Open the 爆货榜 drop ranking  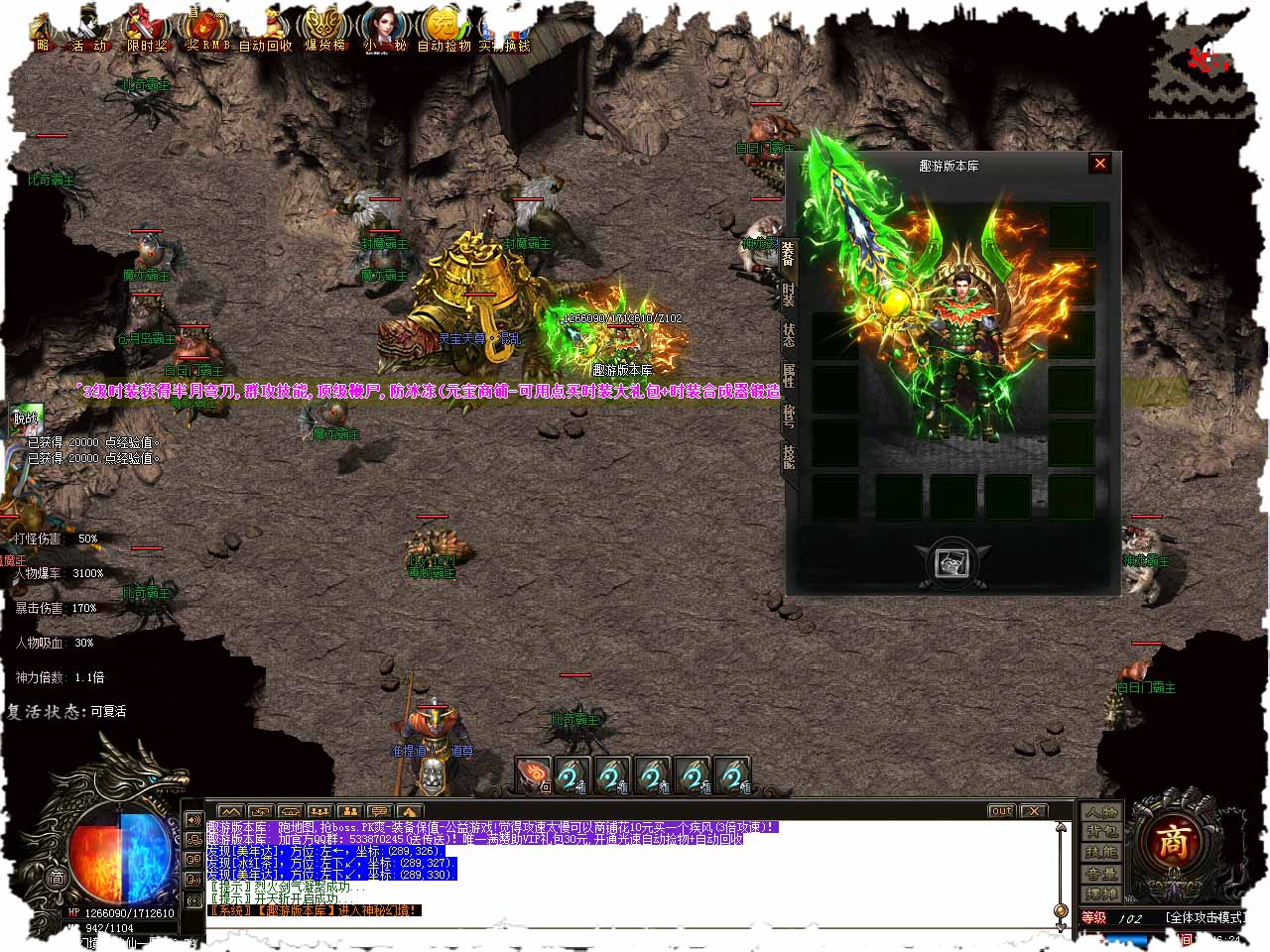(323, 30)
